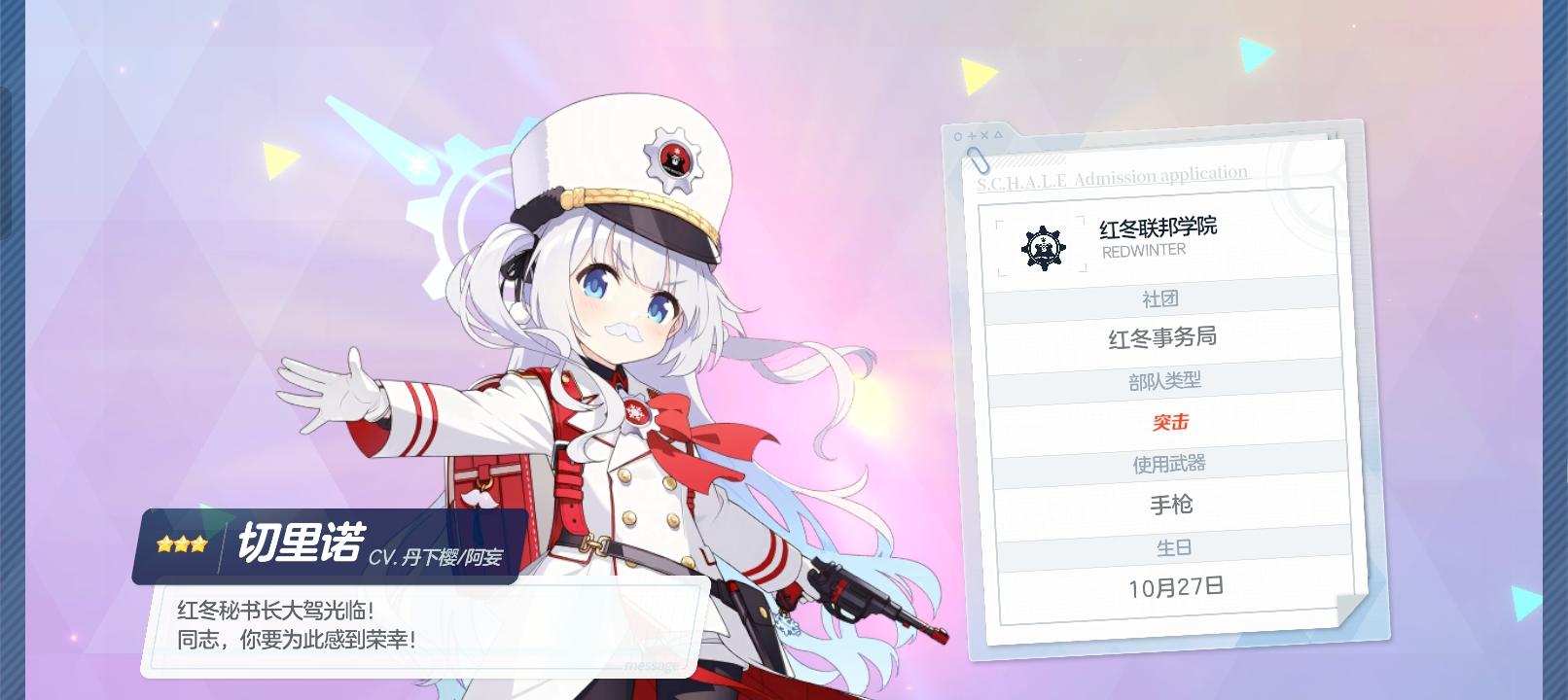
Task: Click the X icon on the card's top-left
Action: pyautogui.click(x=984, y=136)
